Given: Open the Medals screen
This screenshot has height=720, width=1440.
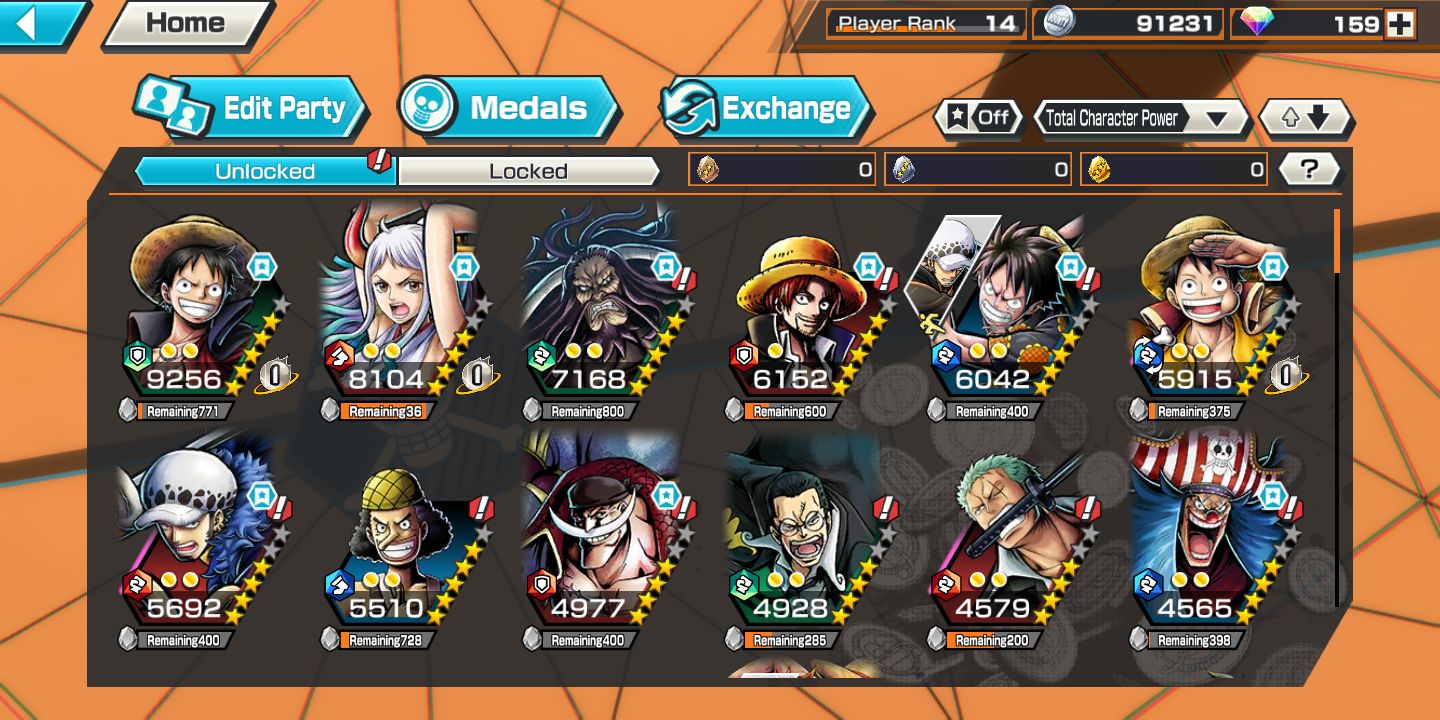Looking at the screenshot, I should 510,108.
